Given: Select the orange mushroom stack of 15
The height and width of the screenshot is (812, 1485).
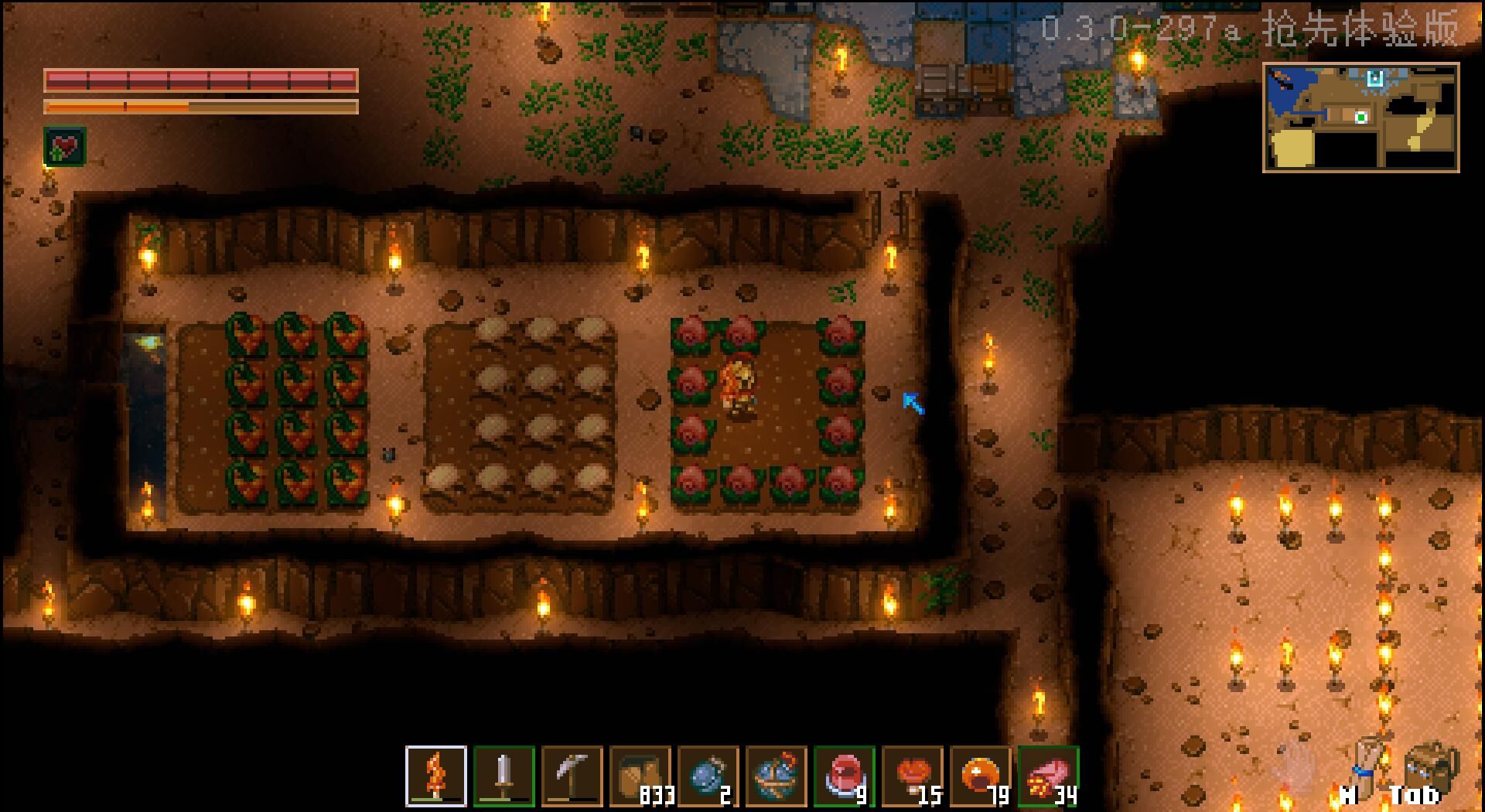Looking at the screenshot, I should [912, 776].
